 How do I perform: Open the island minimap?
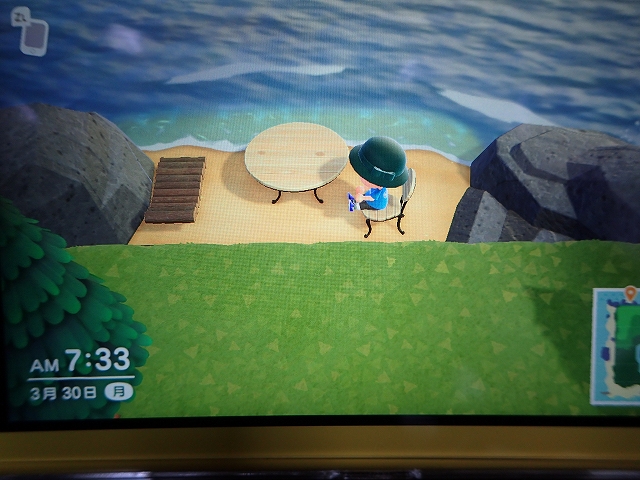617,346
